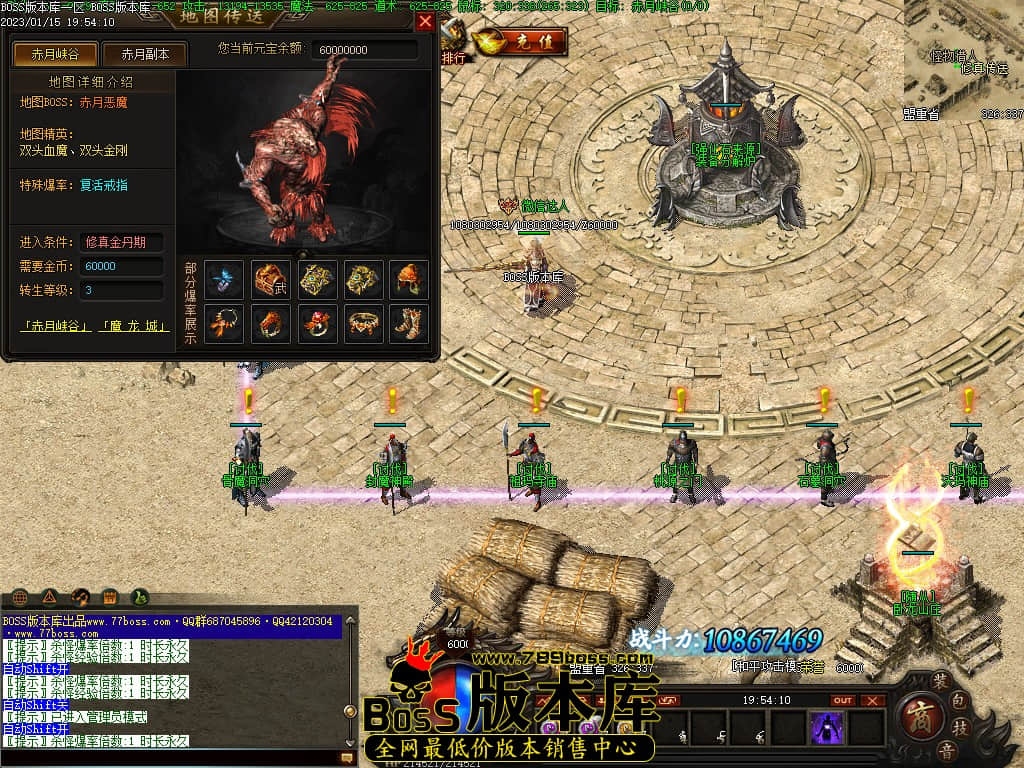Open the 技 skills button
This screenshot has height=768, width=1024.
(x=961, y=726)
